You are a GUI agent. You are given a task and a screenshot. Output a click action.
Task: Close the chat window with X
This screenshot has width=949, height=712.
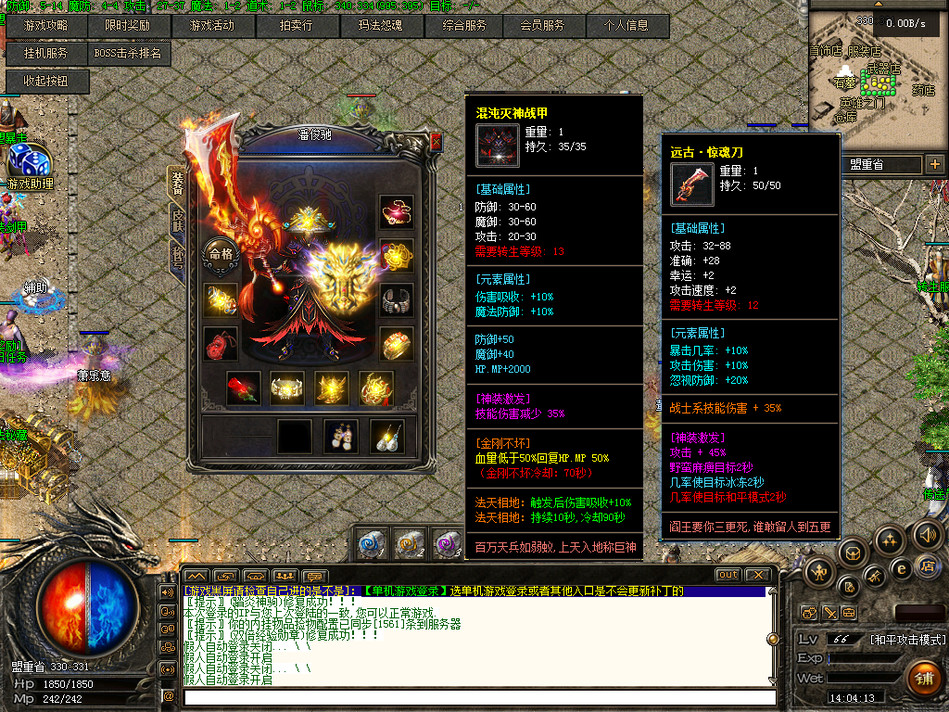758,575
